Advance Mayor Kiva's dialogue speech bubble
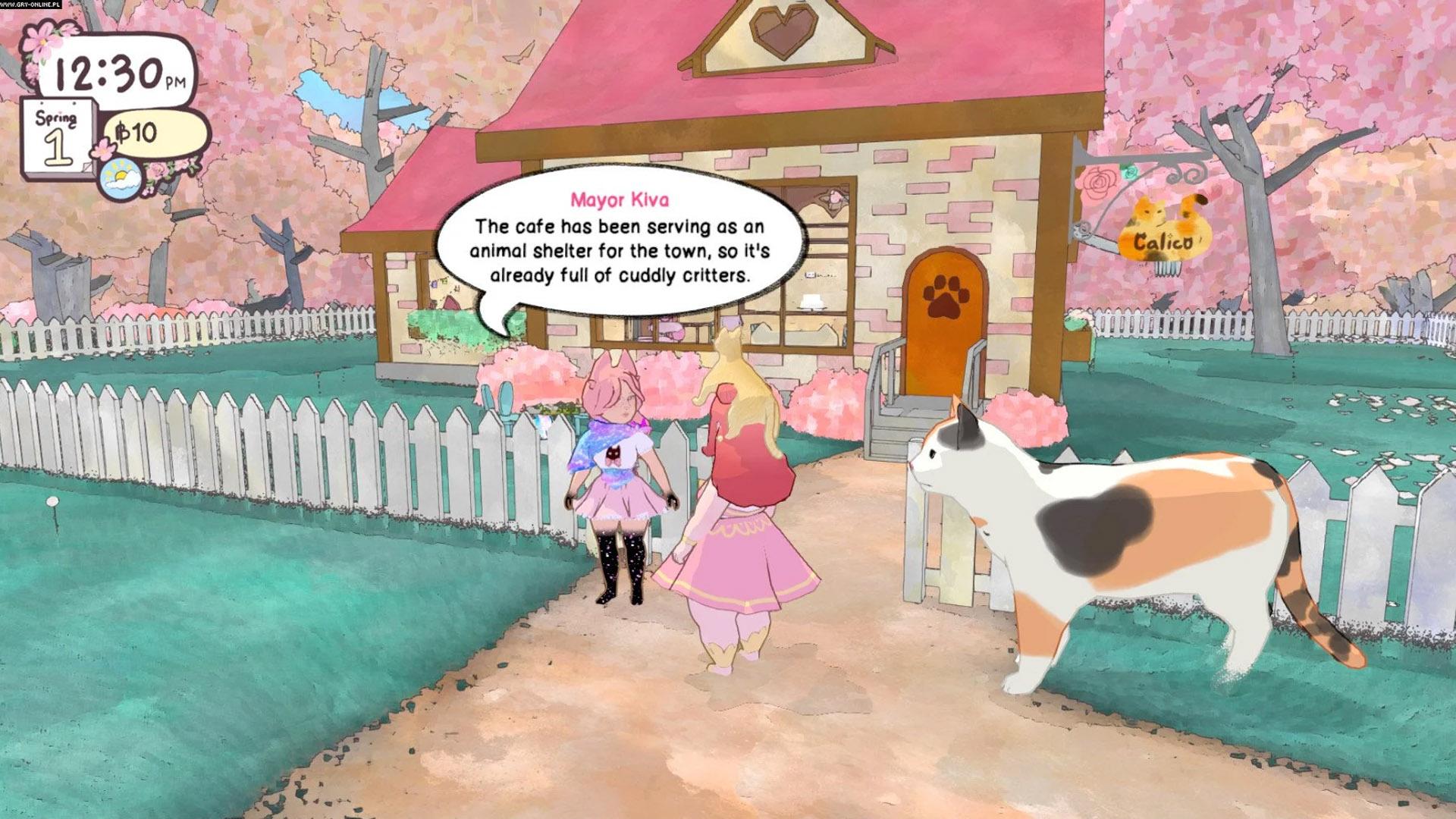The height and width of the screenshot is (819, 1456). pyautogui.click(x=619, y=241)
